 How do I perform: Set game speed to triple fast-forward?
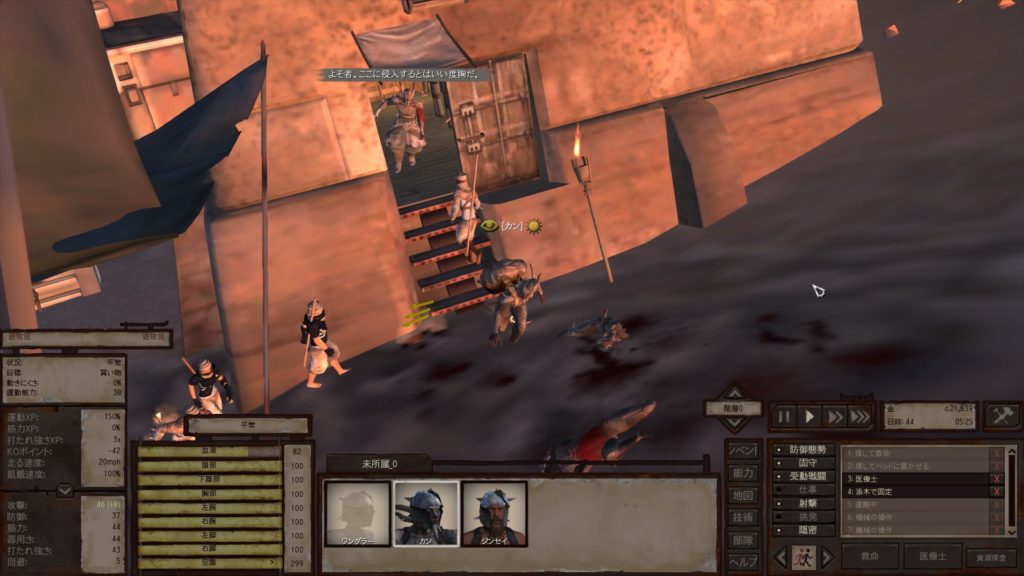pyautogui.click(x=860, y=416)
